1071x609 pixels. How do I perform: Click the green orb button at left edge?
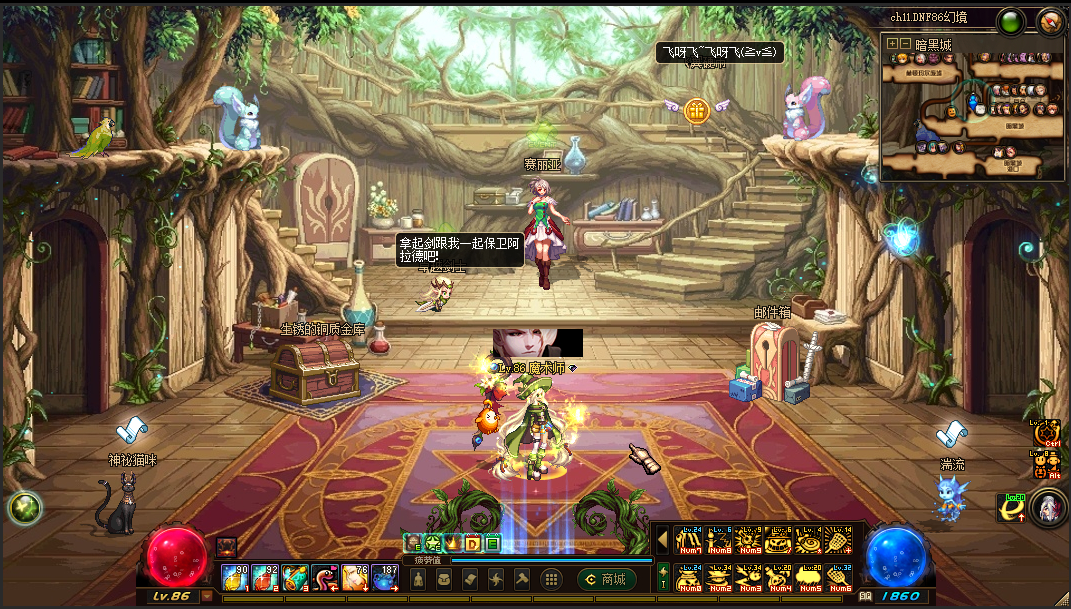pos(22,508)
